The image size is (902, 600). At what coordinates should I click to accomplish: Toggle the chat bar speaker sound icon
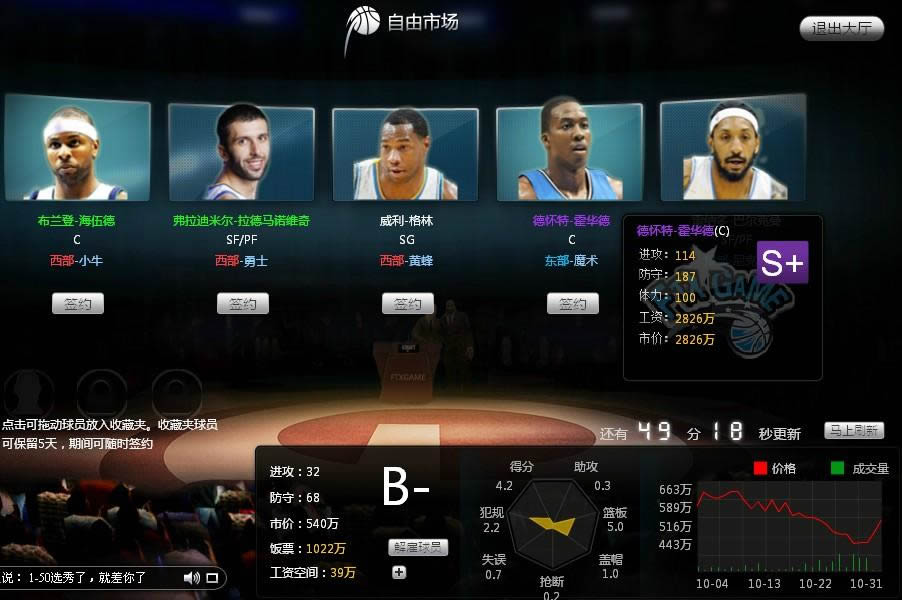pos(191,577)
